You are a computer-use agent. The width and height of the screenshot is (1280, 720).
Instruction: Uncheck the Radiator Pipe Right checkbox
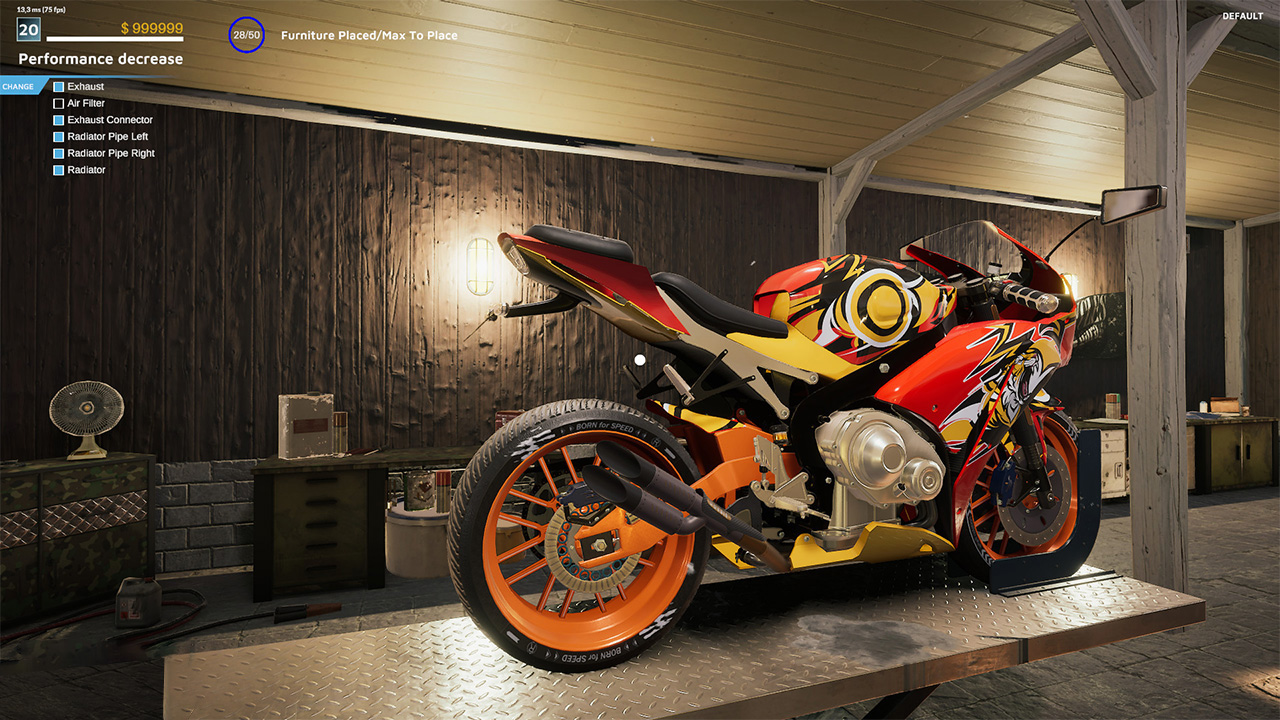click(59, 153)
